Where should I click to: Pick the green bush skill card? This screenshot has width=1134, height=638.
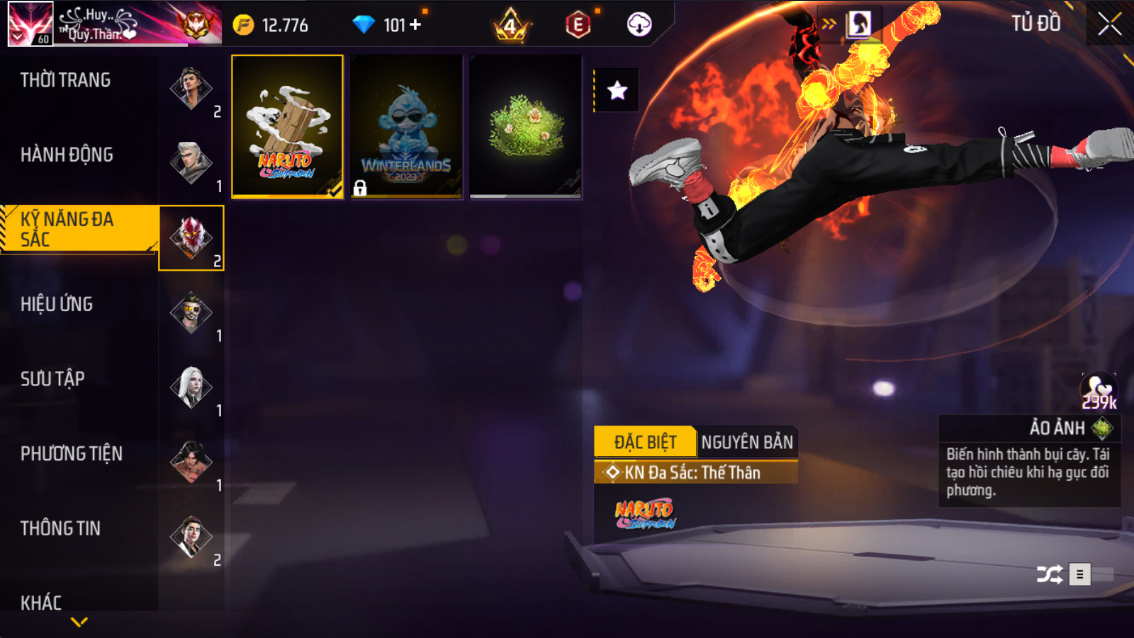pos(525,126)
